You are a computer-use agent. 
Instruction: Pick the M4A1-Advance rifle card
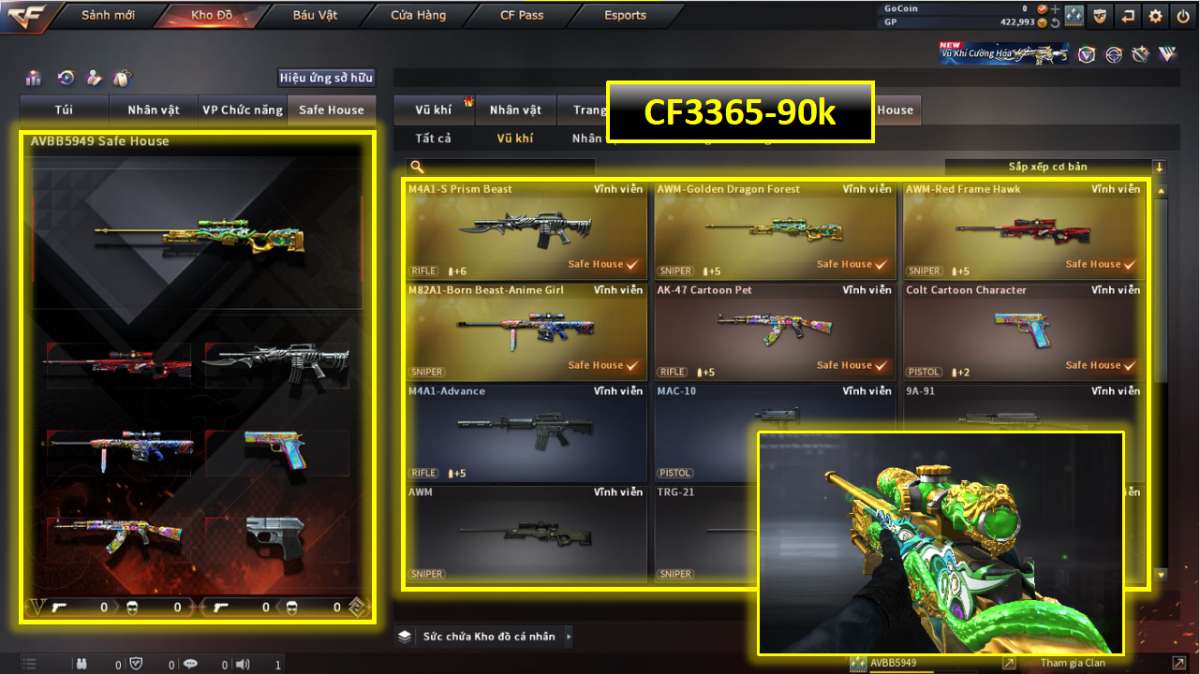tap(526, 432)
